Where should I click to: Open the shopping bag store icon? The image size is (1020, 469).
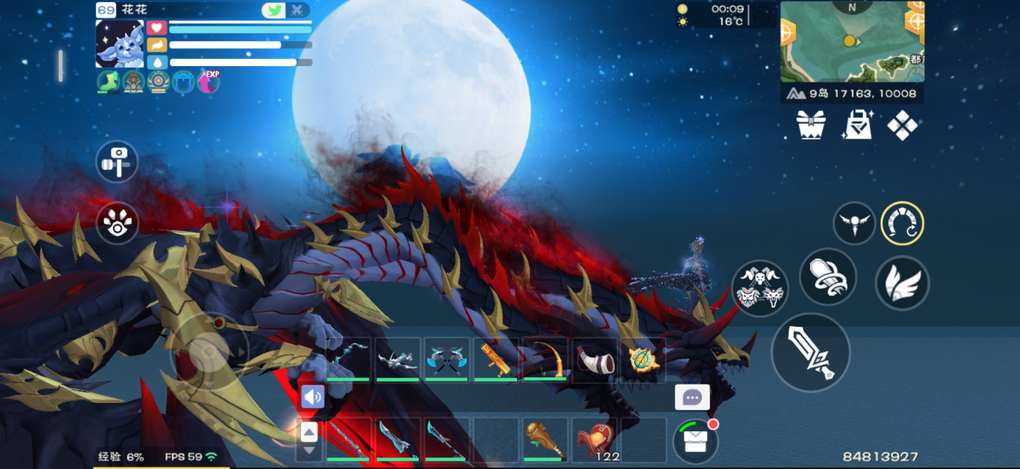click(x=857, y=125)
